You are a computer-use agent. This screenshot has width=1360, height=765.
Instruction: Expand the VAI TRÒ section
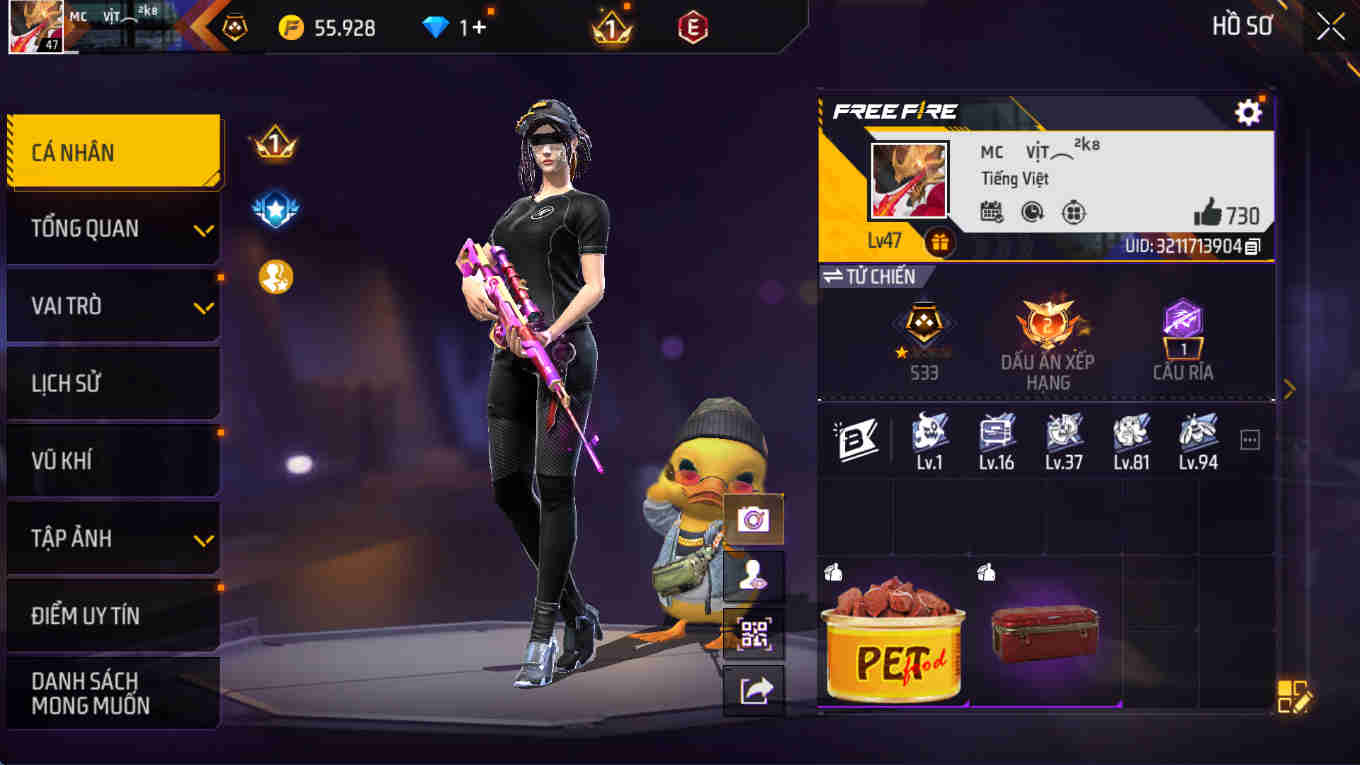[108, 306]
